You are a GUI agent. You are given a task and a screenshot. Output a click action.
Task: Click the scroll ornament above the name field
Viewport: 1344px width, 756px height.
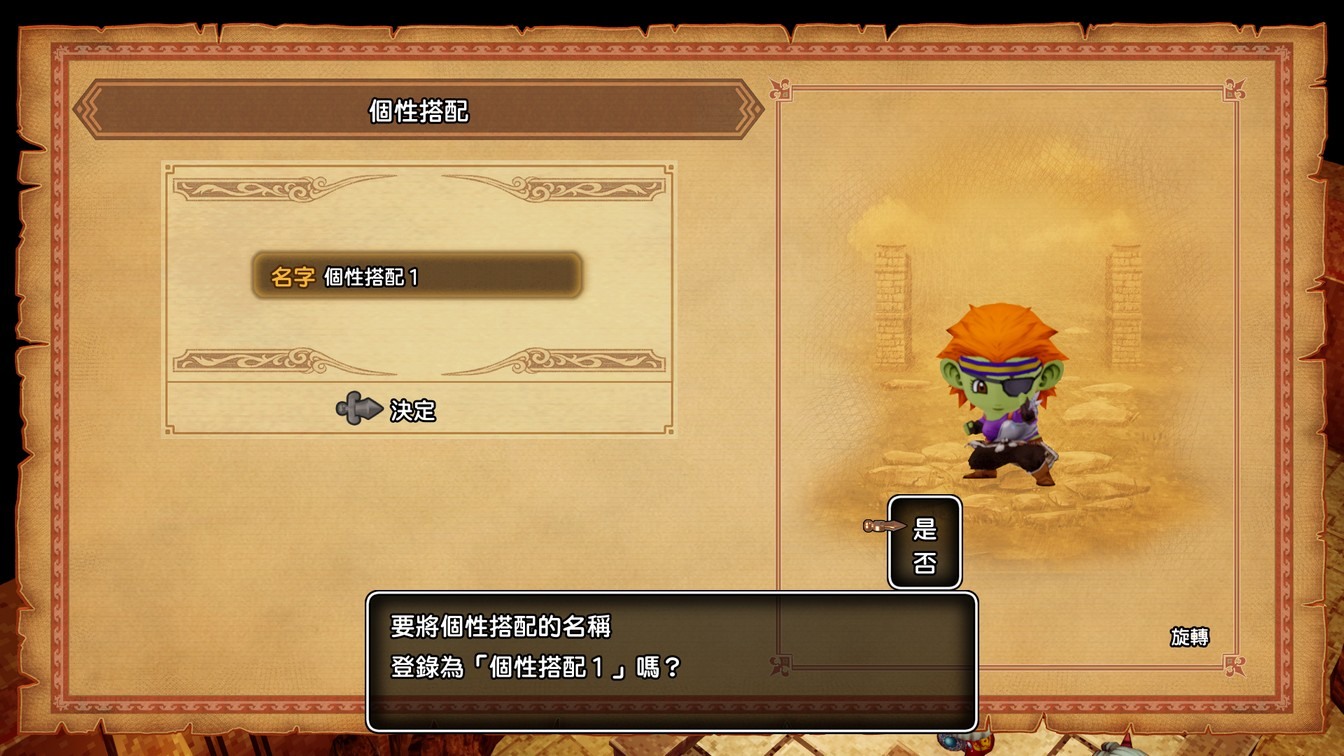point(420,190)
